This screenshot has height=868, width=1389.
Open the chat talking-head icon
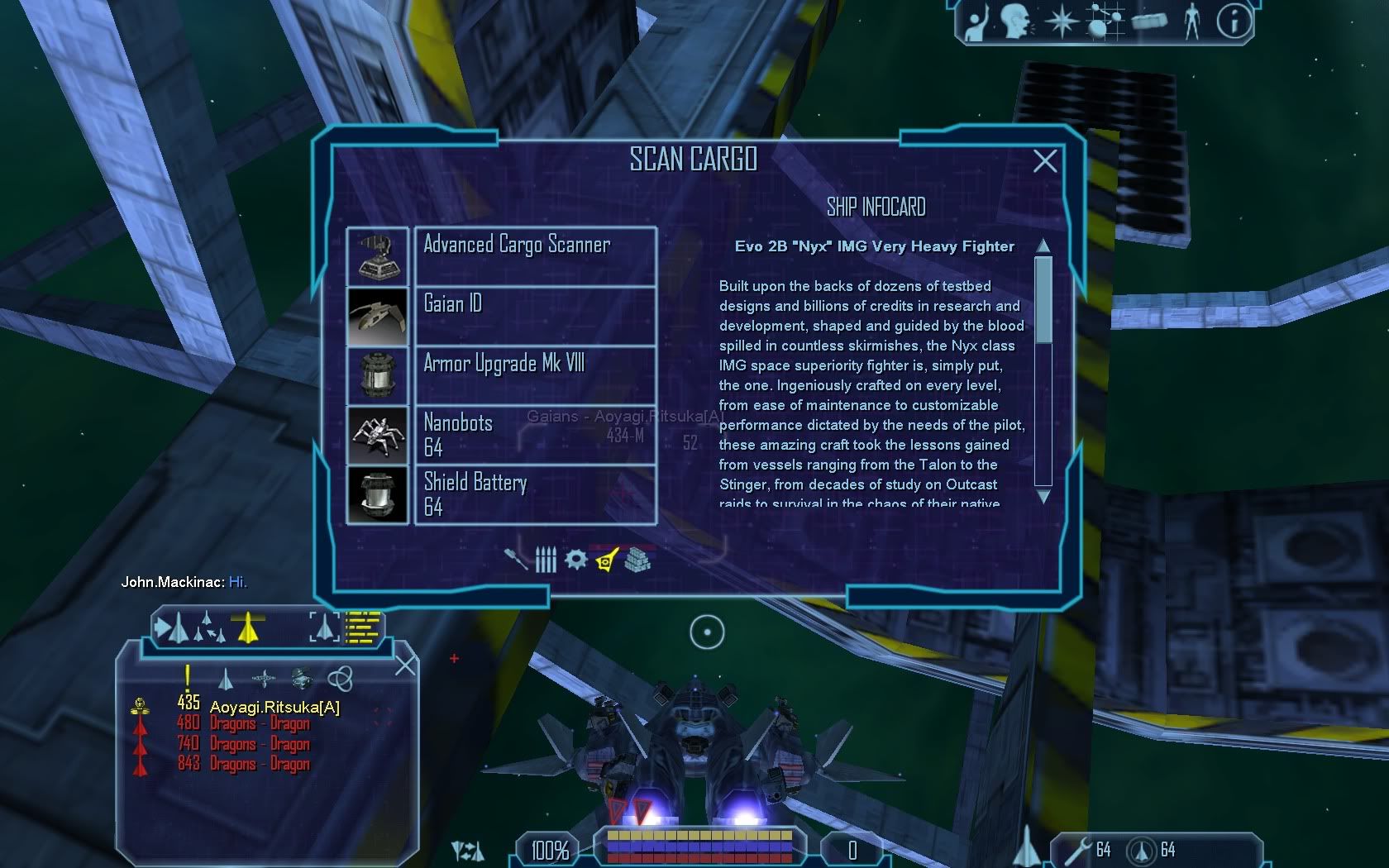[x=1015, y=21]
